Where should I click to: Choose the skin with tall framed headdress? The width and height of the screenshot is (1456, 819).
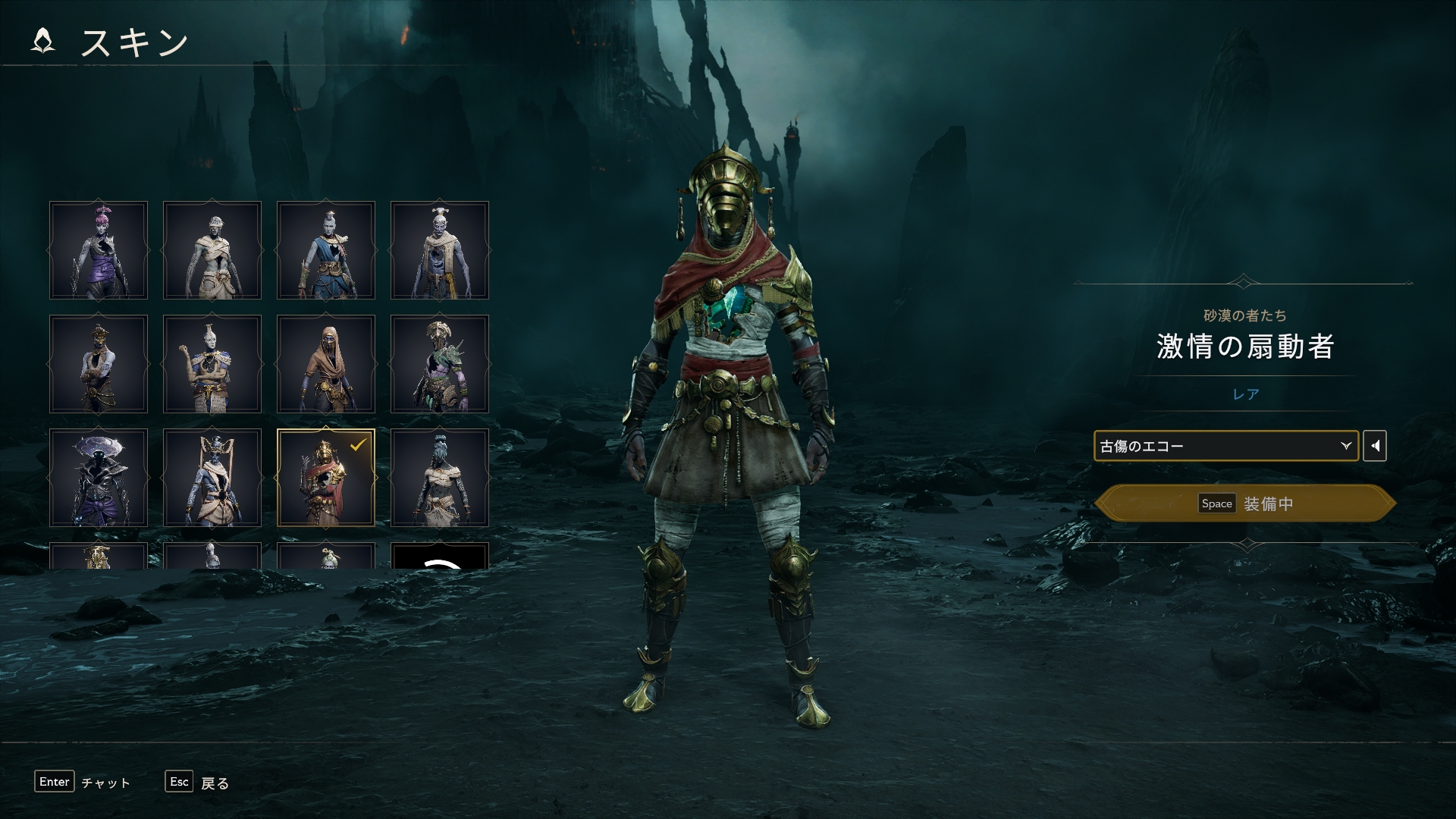pos(212,478)
